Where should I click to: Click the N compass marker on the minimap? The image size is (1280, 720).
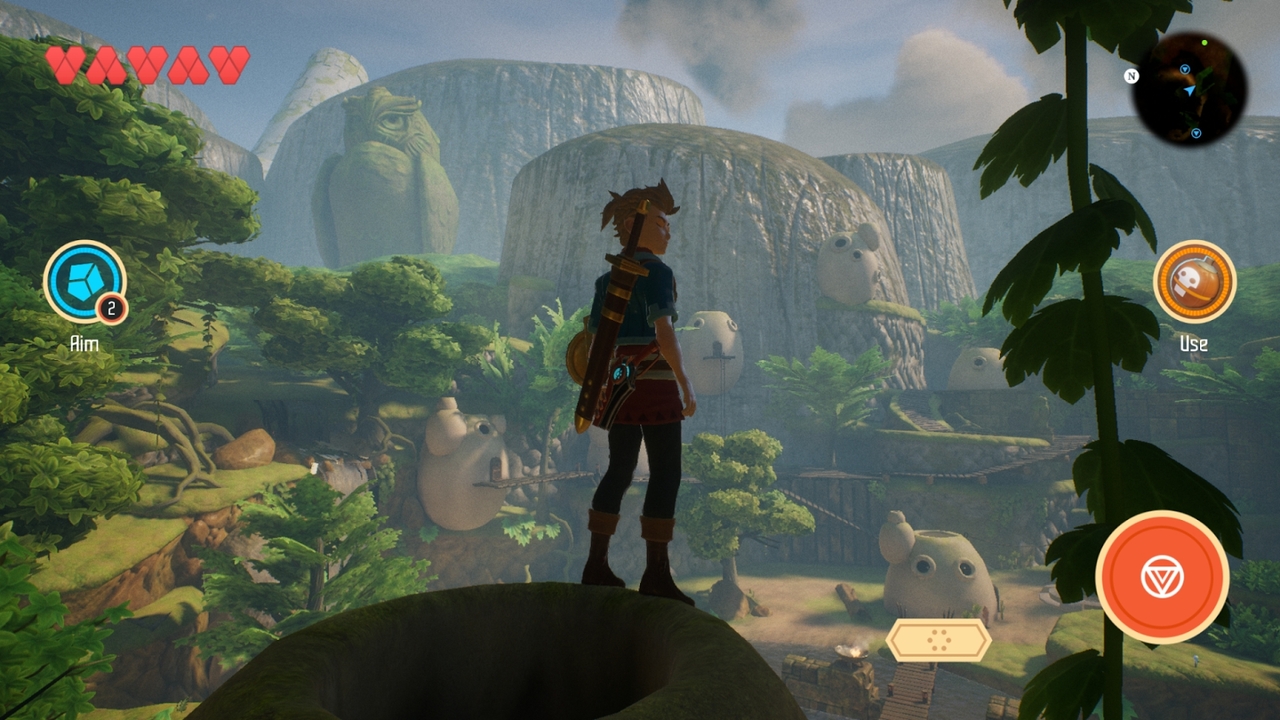pyautogui.click(x=1133, y=76)
